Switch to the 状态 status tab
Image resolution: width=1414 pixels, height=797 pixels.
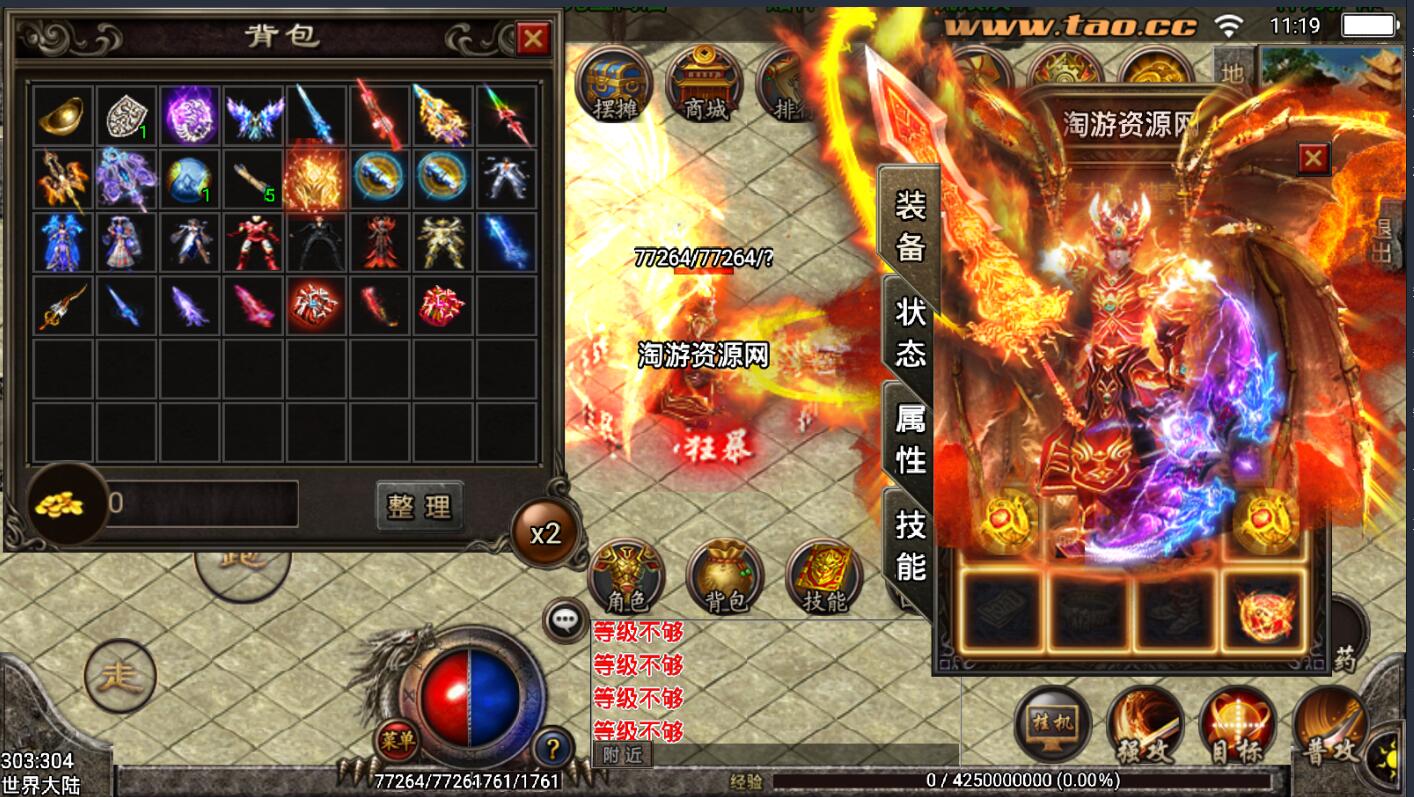910,333
